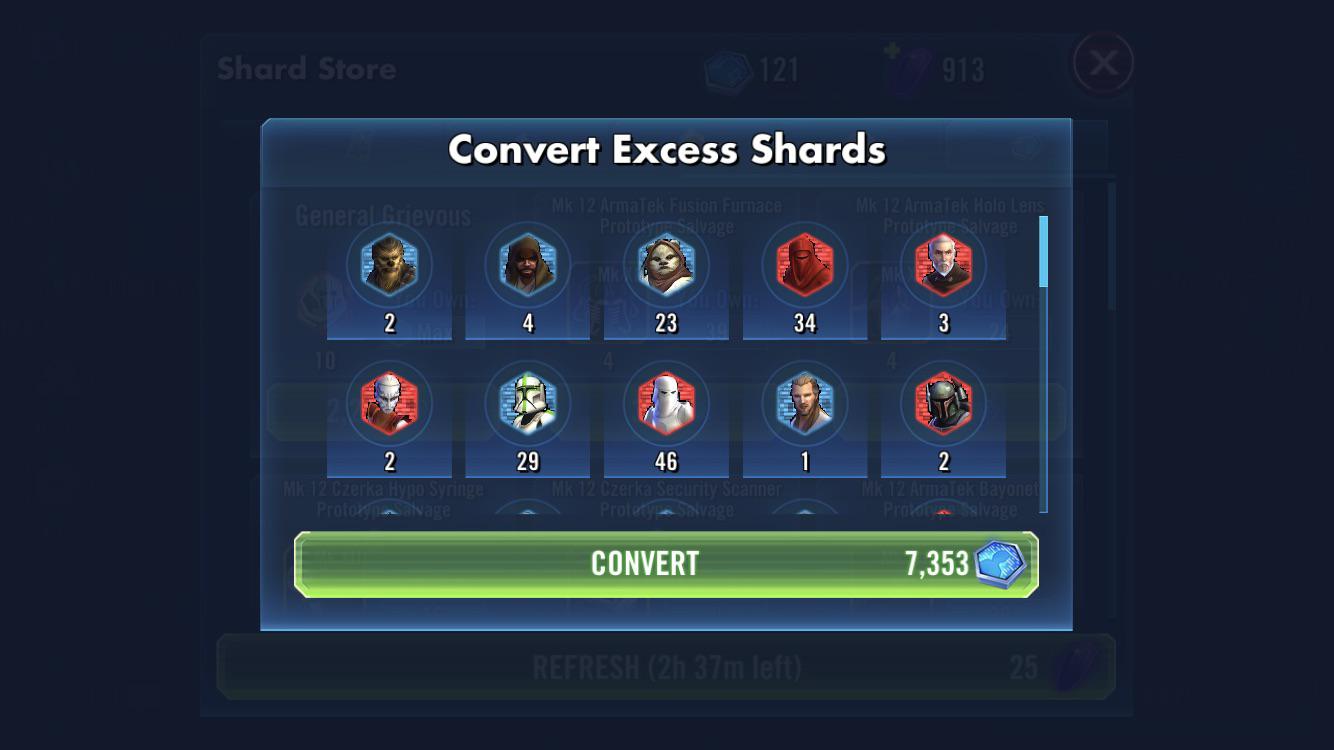
Task: Select Chewbacca's portrait with 2 excess shards
Action: click(388, 265)
